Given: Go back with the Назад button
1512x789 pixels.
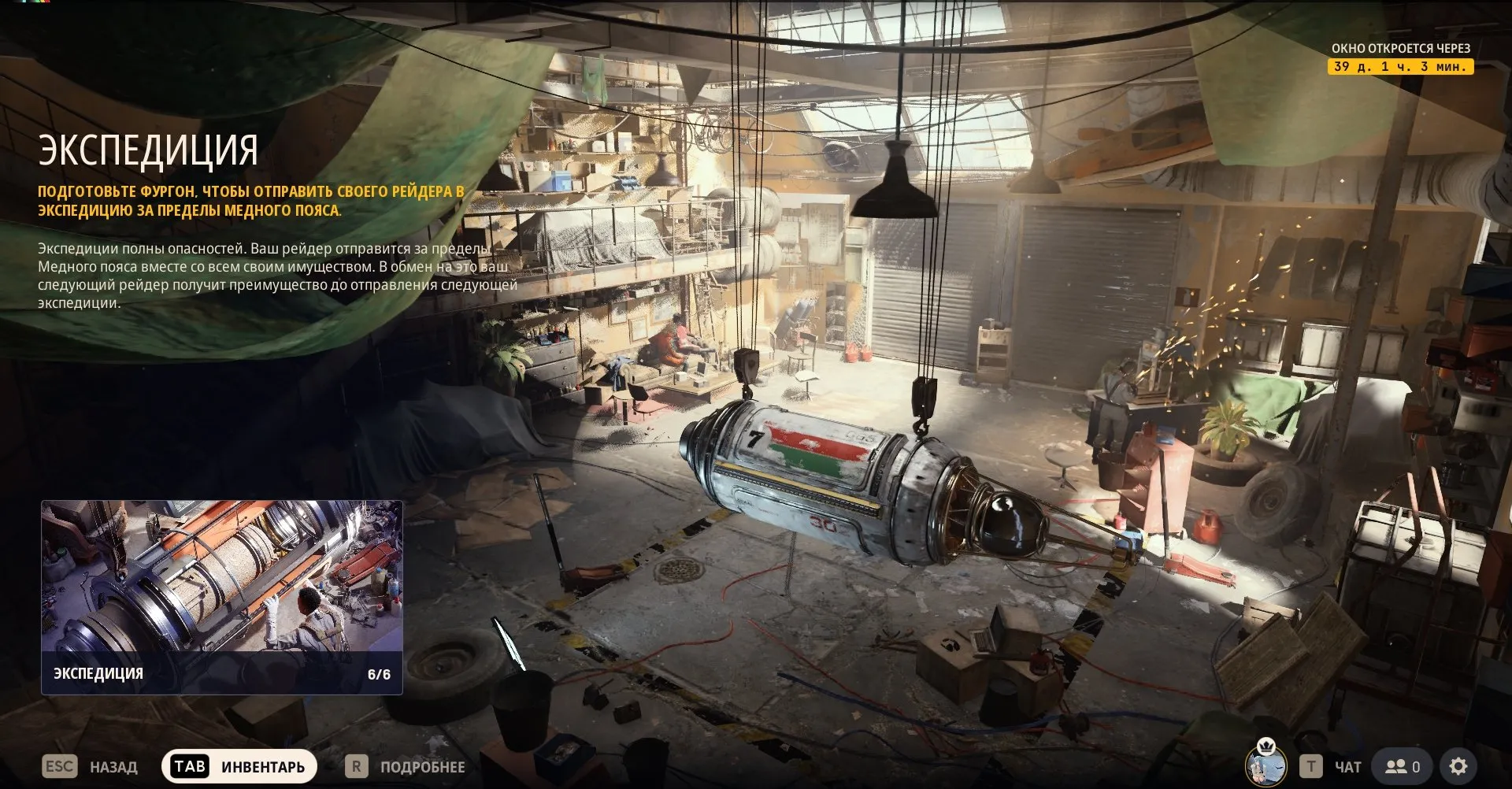Looking at the screenshot, I should [91, 766].
